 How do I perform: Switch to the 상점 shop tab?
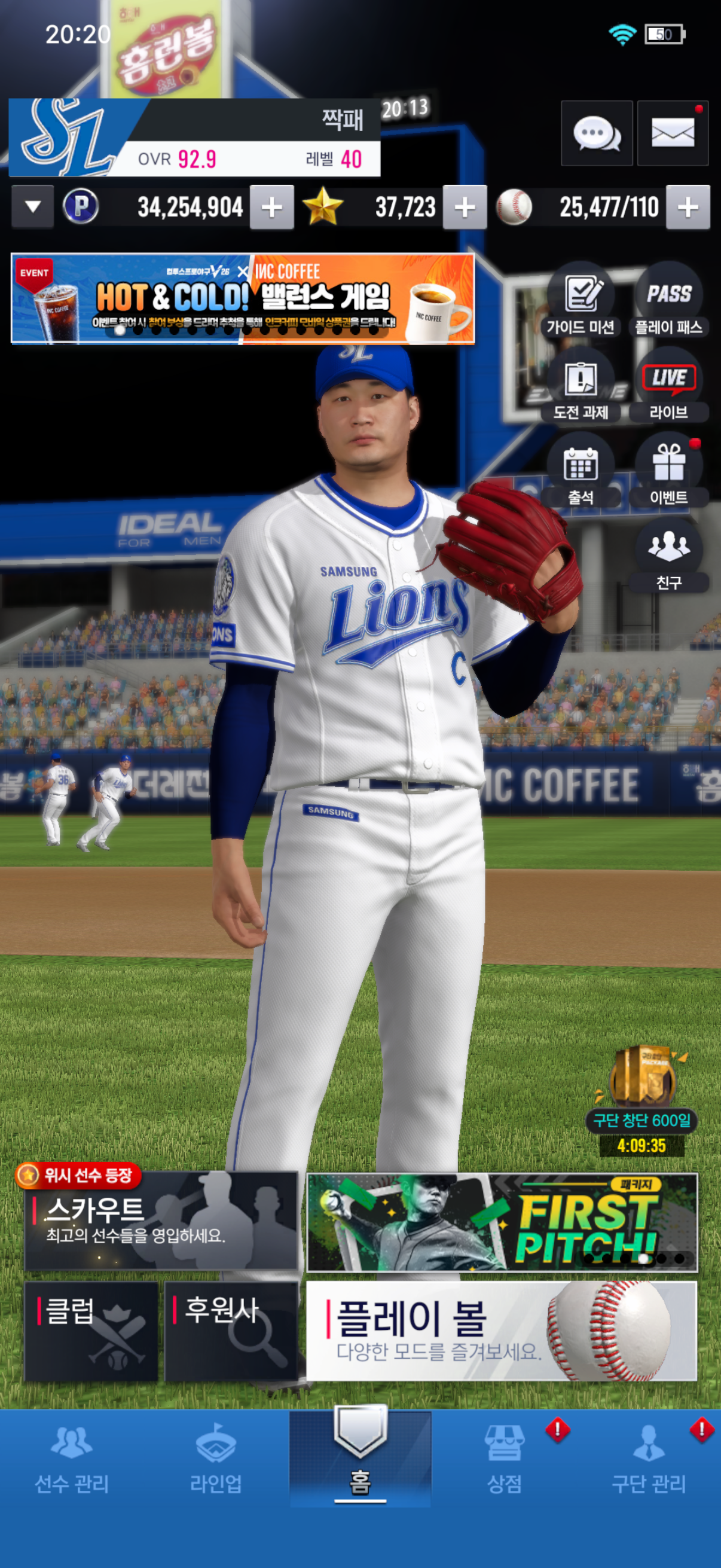505,1459
